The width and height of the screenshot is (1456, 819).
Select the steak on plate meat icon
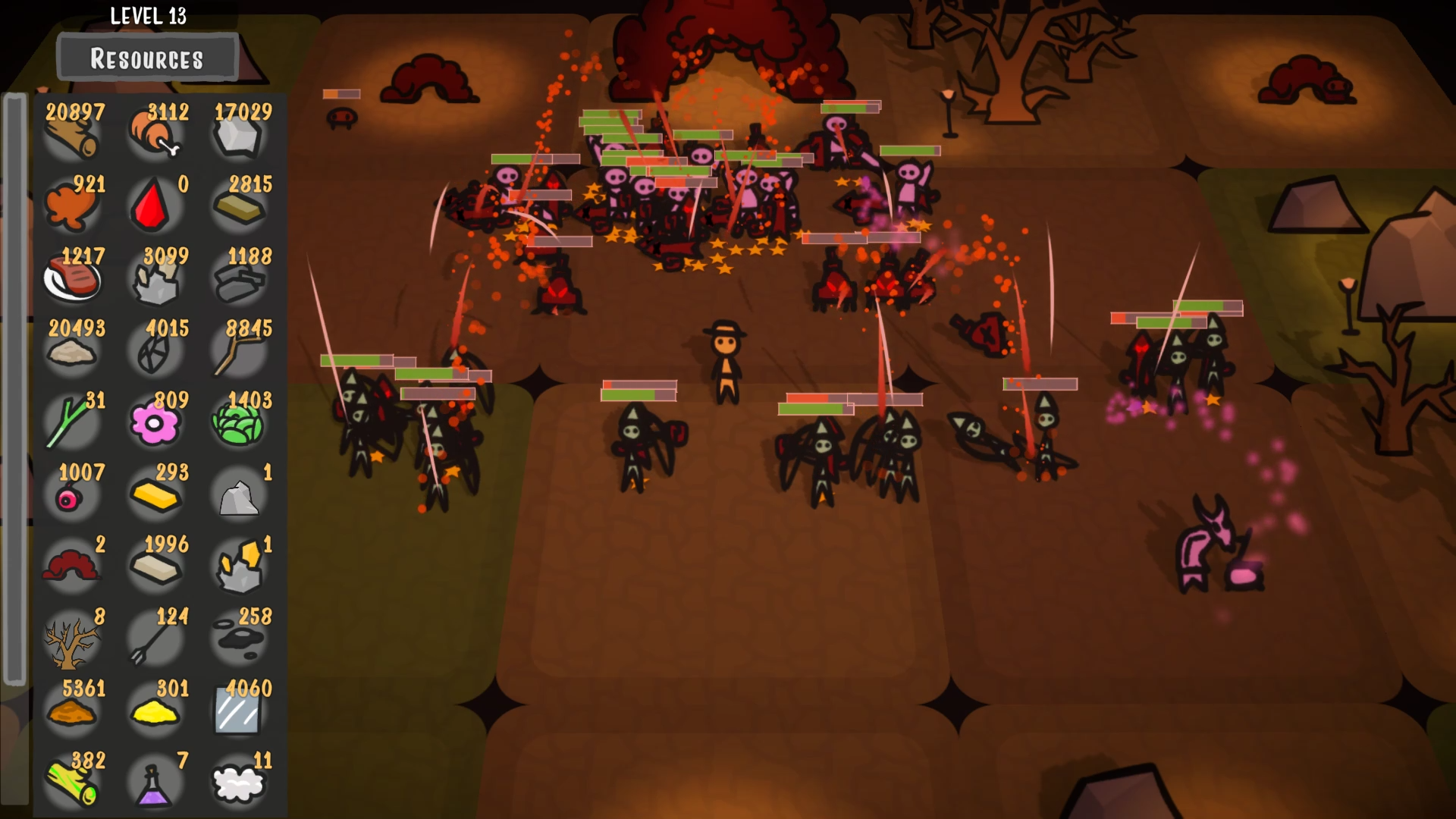pyautogui.click(x=72, y=281)
